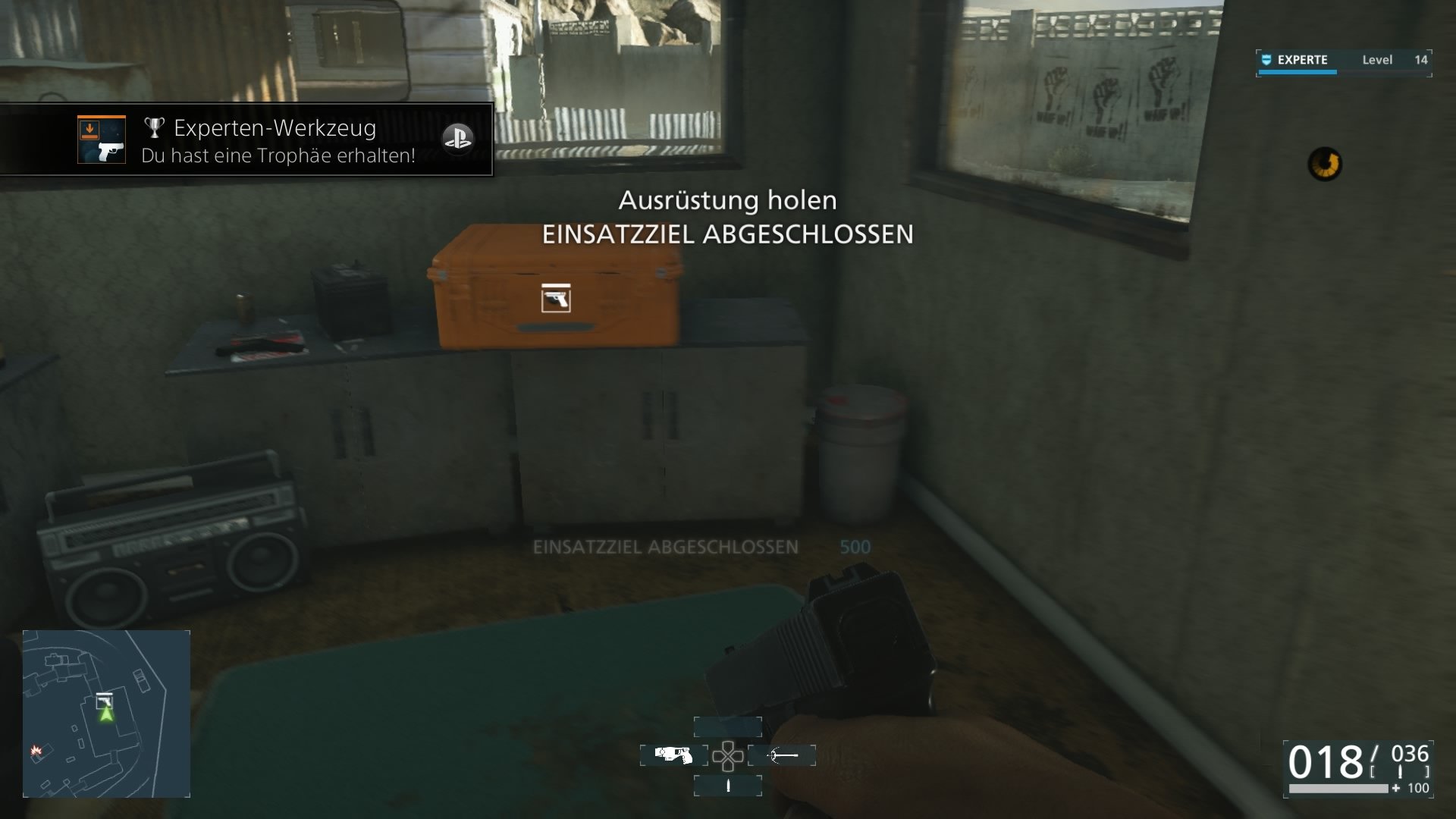The image size is (1456, 819).
Task: Click the yellow awareness indicator circle
Action: click(1324, 162)
